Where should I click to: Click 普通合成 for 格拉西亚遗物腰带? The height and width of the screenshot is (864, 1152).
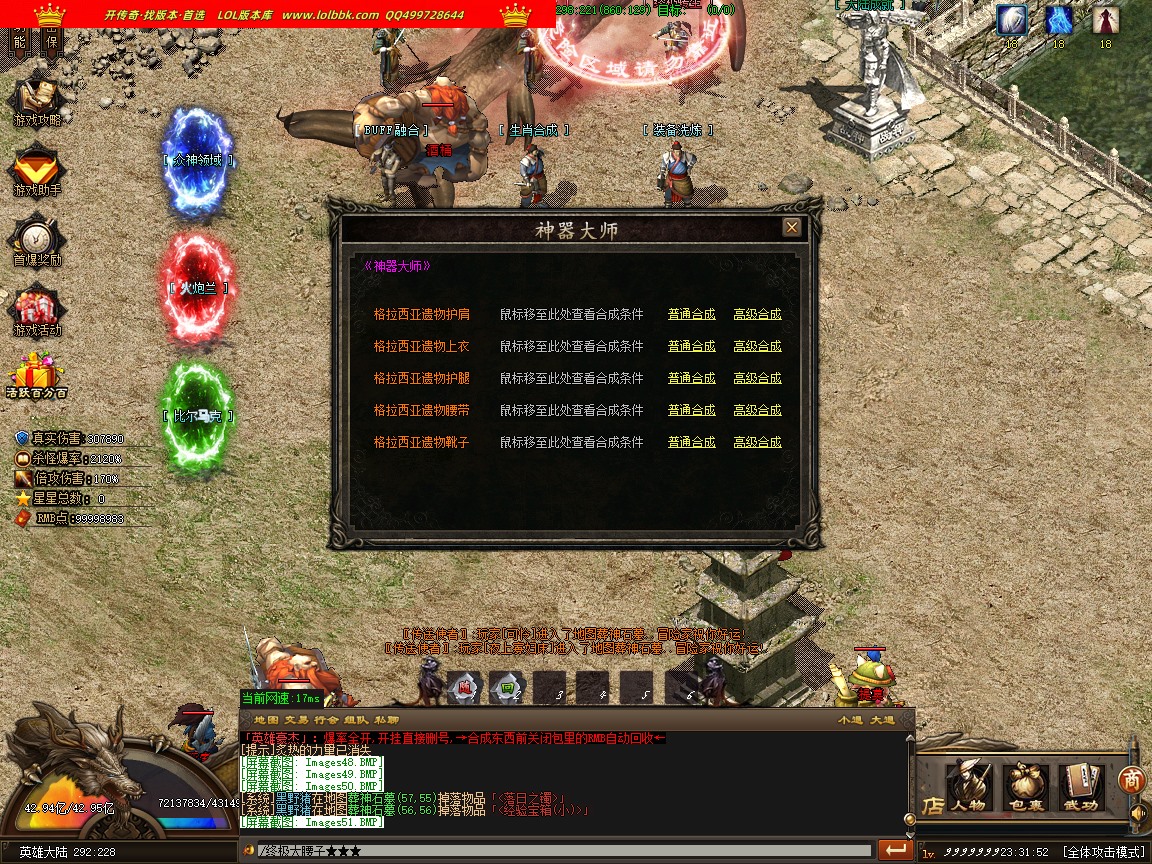(691, 410)
